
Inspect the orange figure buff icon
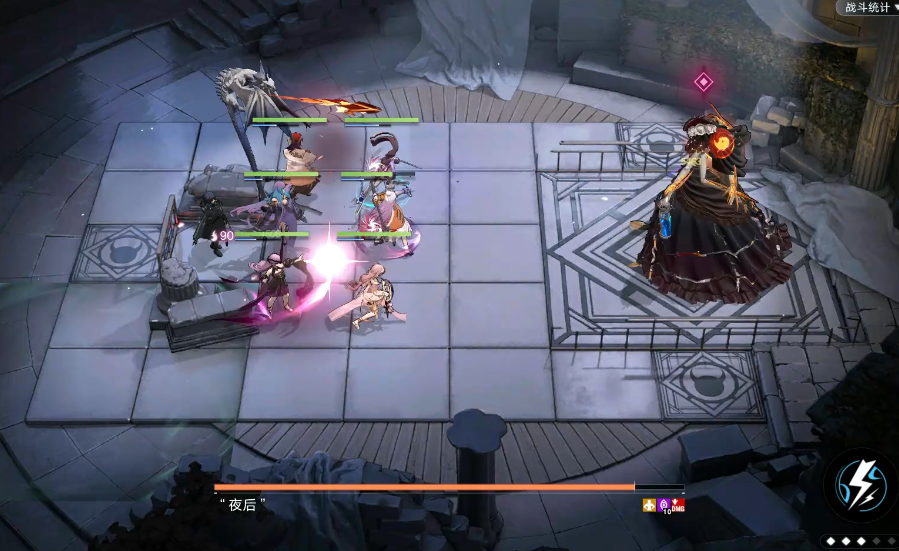(x=649, y=505)
